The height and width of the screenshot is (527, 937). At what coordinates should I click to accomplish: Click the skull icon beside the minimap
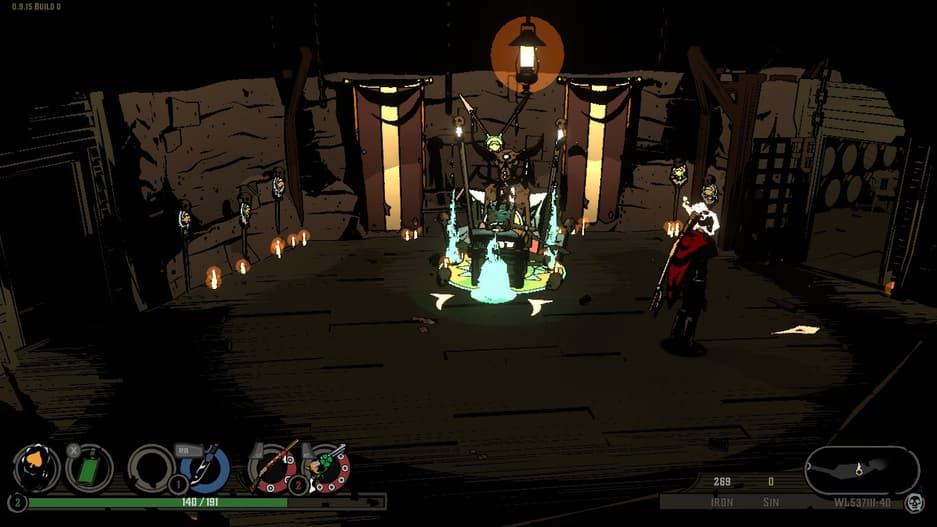pos(914,502)
